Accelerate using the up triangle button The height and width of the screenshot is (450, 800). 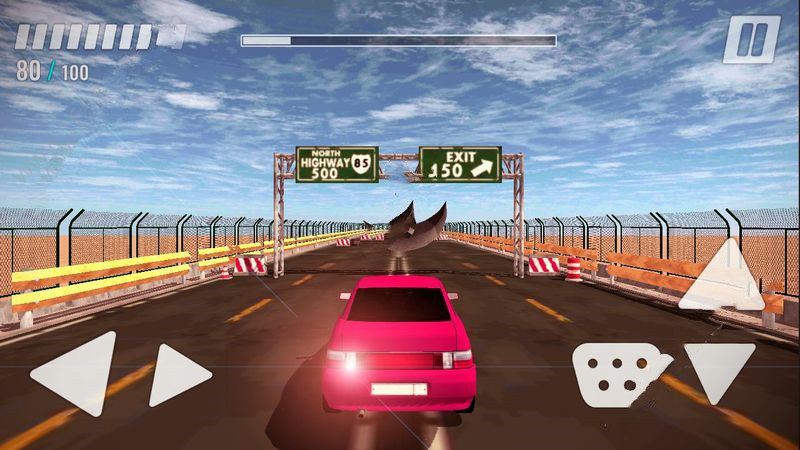coord(724,277)
